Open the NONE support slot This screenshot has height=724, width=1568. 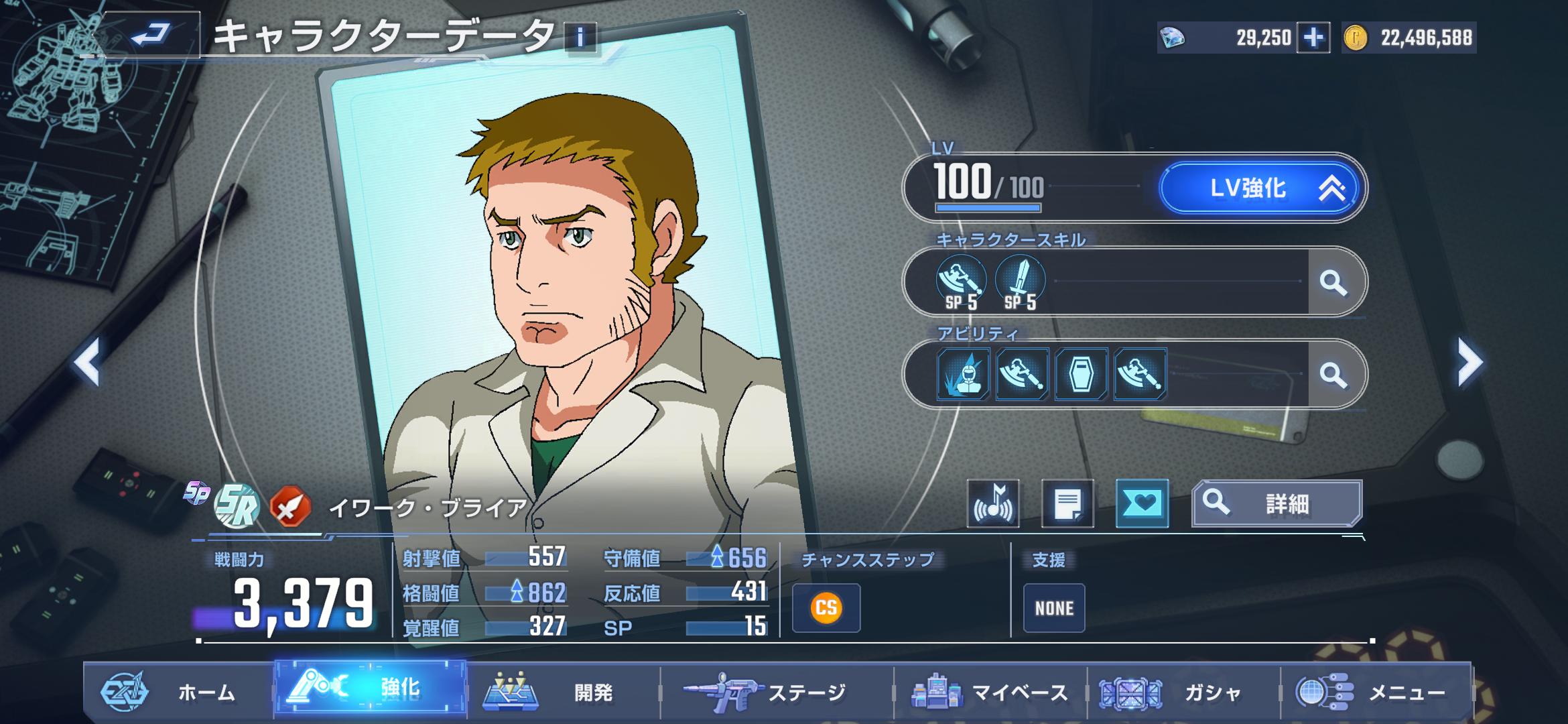click(1053, 608)
